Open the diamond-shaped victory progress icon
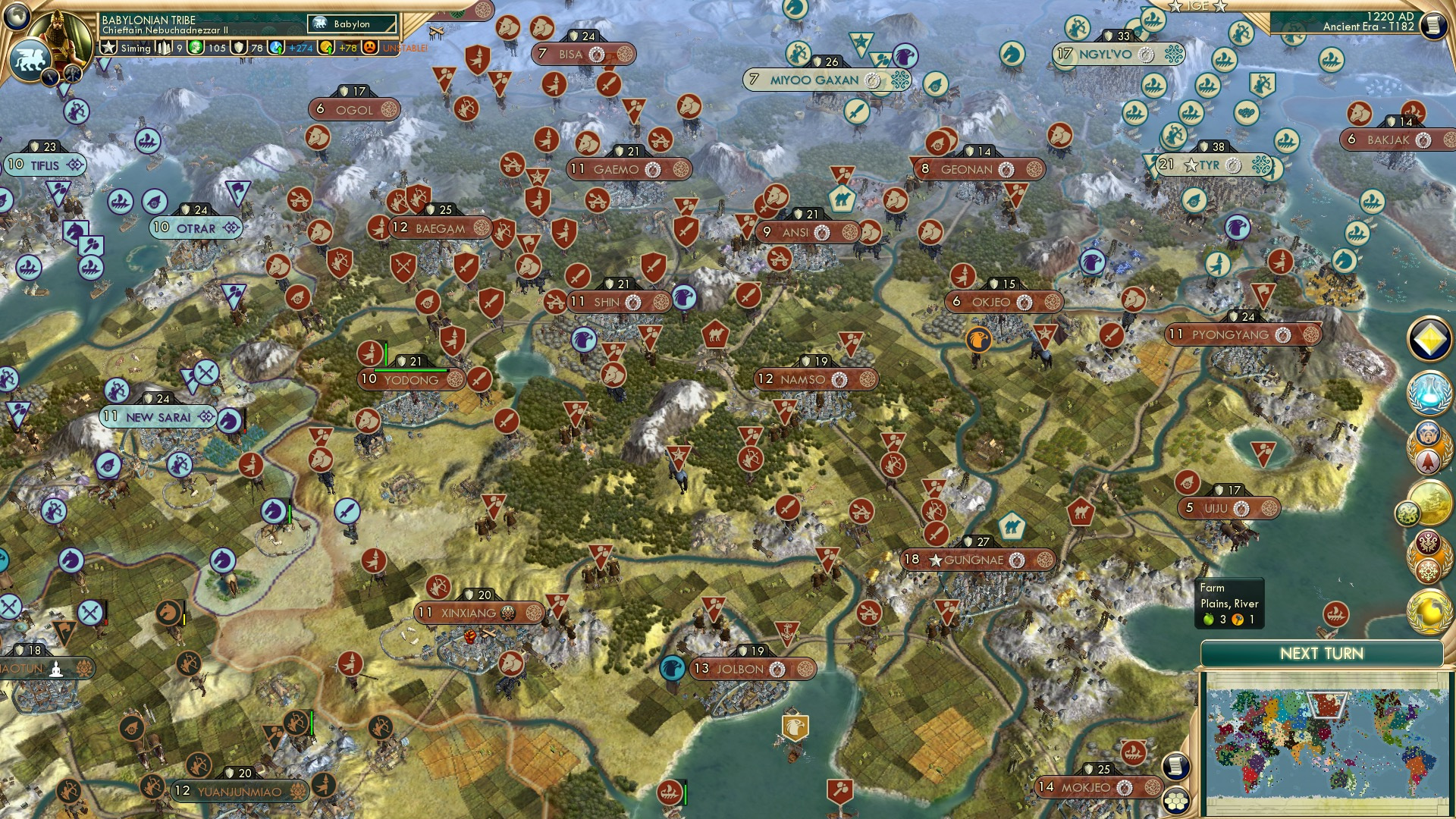Screen dimensions: 1456x819 click(1429, 338)
